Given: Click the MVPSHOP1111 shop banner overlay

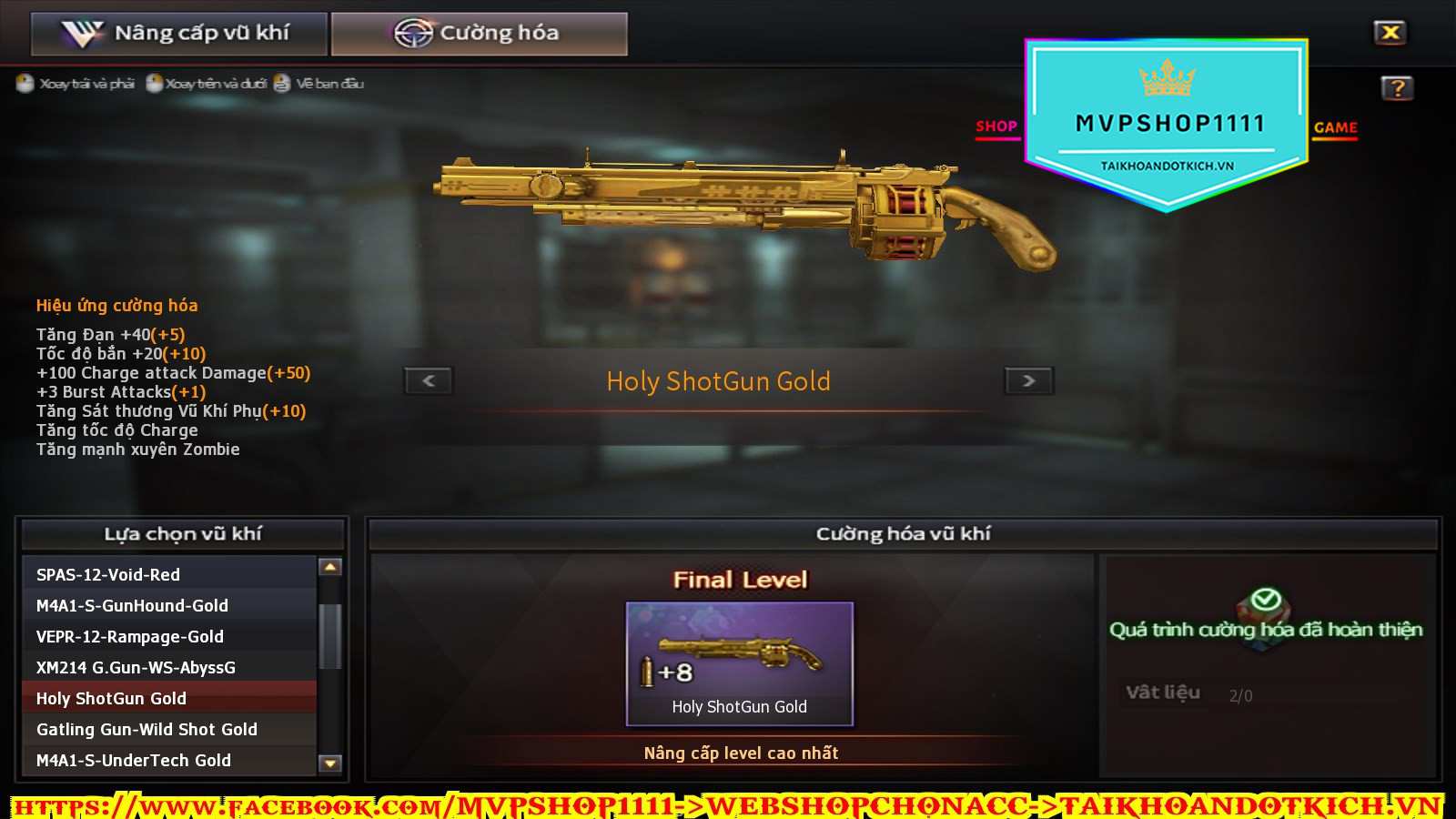Looking at the screenshot, I should click(1167, 124).
